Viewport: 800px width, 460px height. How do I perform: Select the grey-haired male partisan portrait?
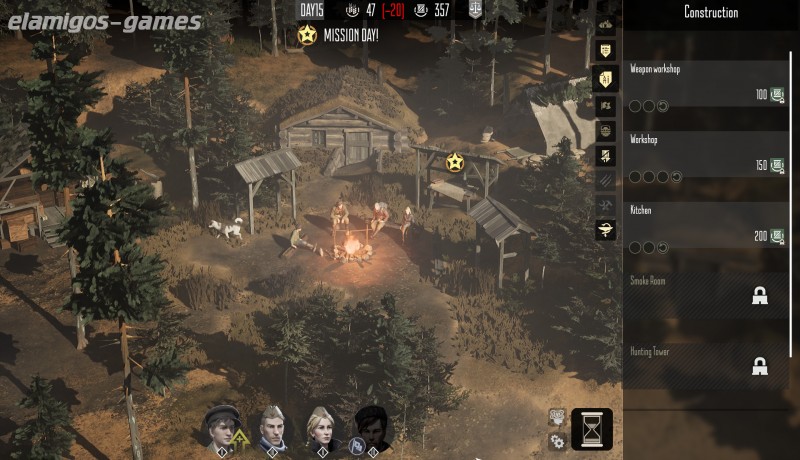click(x=272, y=427)
